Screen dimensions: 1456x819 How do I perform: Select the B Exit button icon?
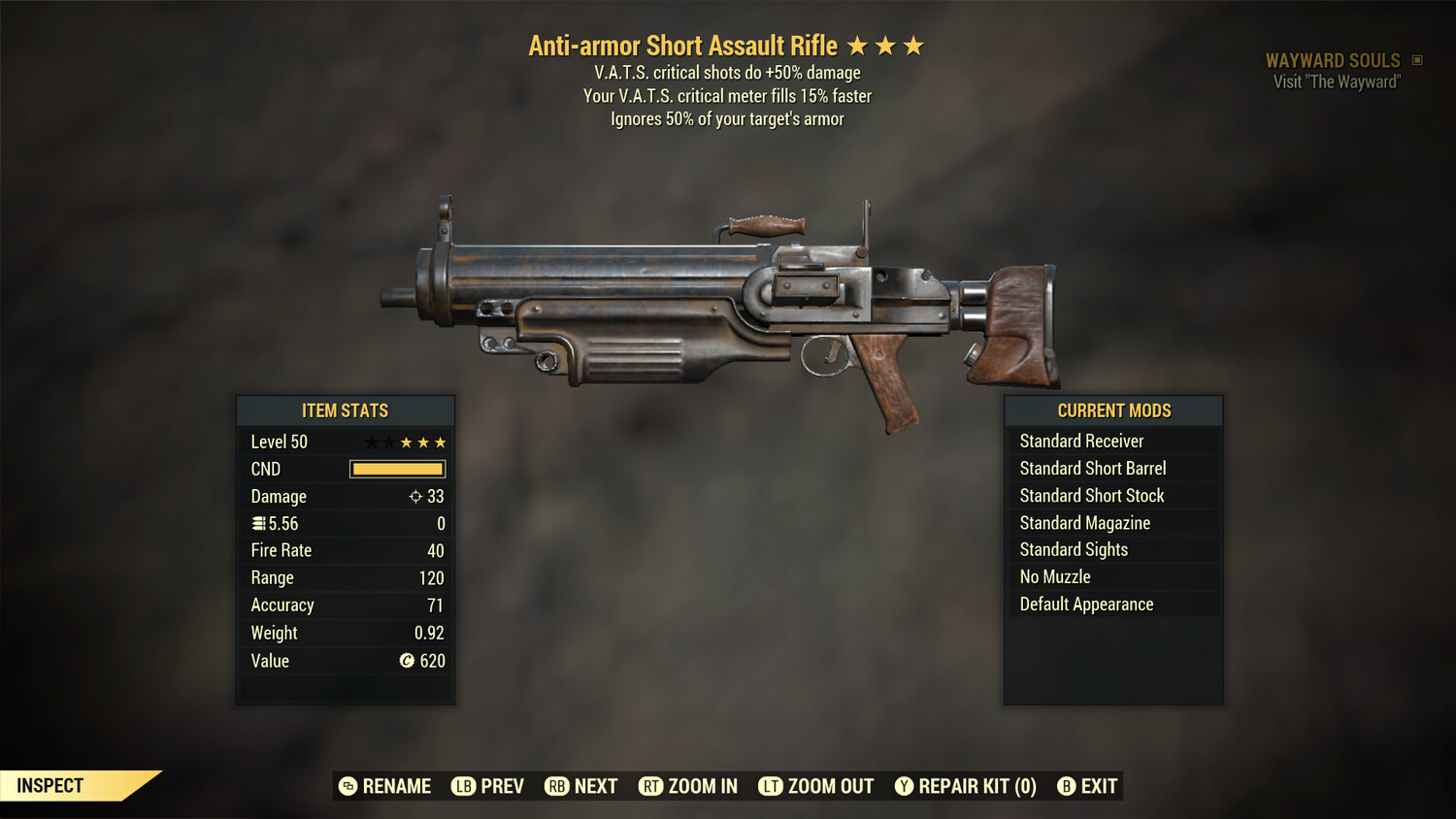[1068, 786]
